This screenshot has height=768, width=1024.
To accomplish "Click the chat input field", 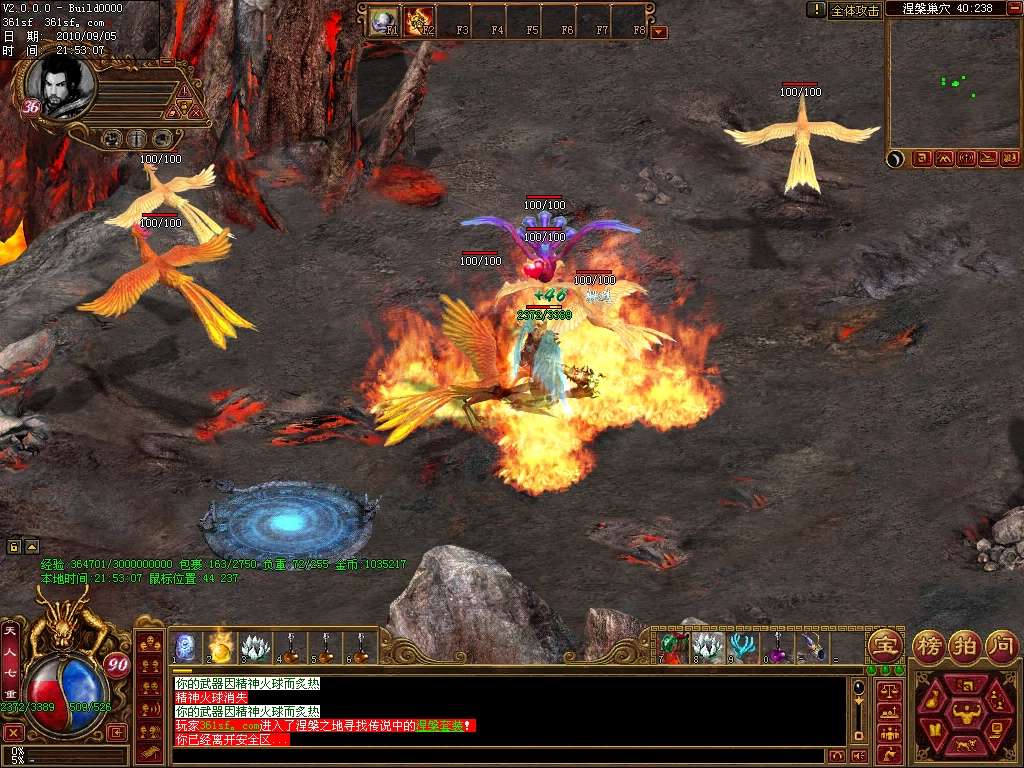I will pos(500,756).
